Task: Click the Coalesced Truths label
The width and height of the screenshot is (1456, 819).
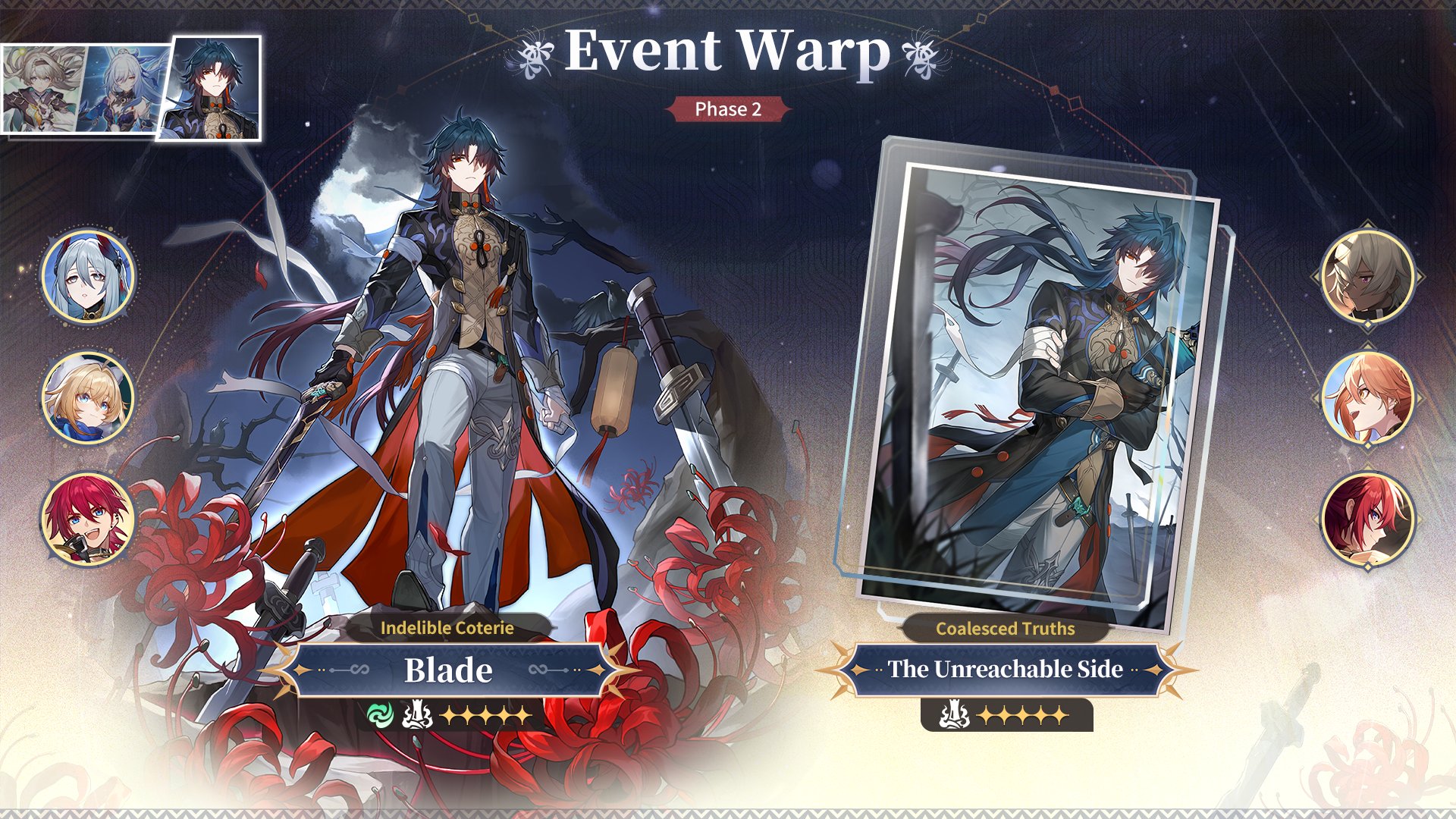Action: (x=1006, y=628)
